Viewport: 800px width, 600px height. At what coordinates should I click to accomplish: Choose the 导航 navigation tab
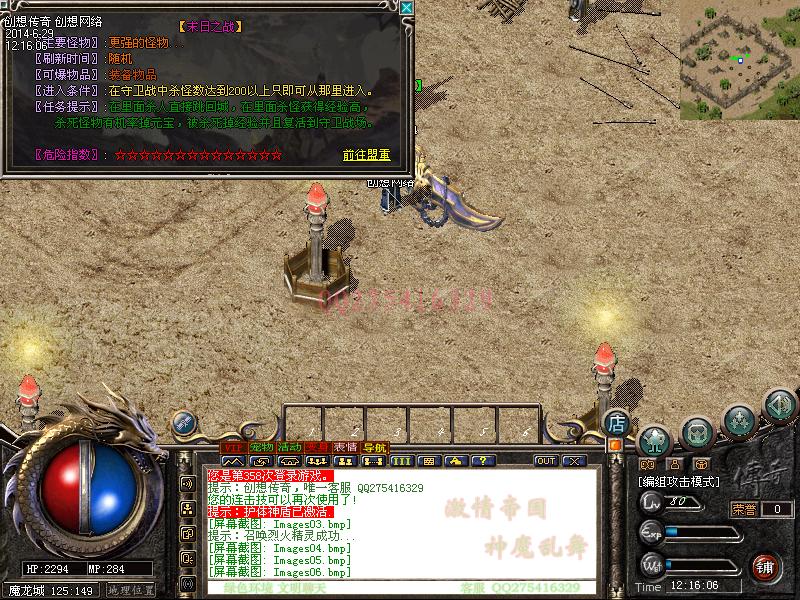coord(374,447)
